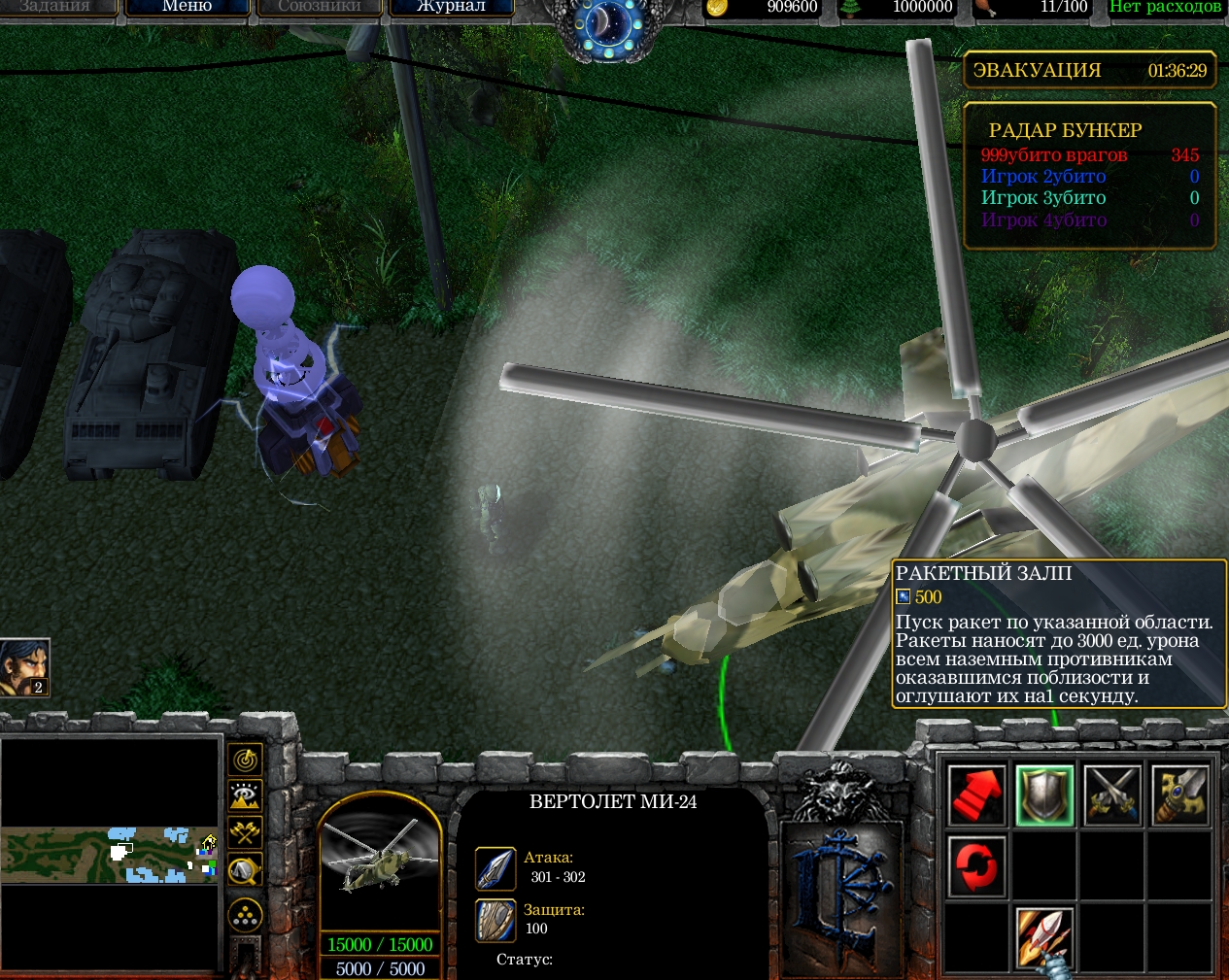Viewport: 1229px width, 980px height.
Task: Activate the red circular arrows Patrol command
Action: tap(976, 864)
